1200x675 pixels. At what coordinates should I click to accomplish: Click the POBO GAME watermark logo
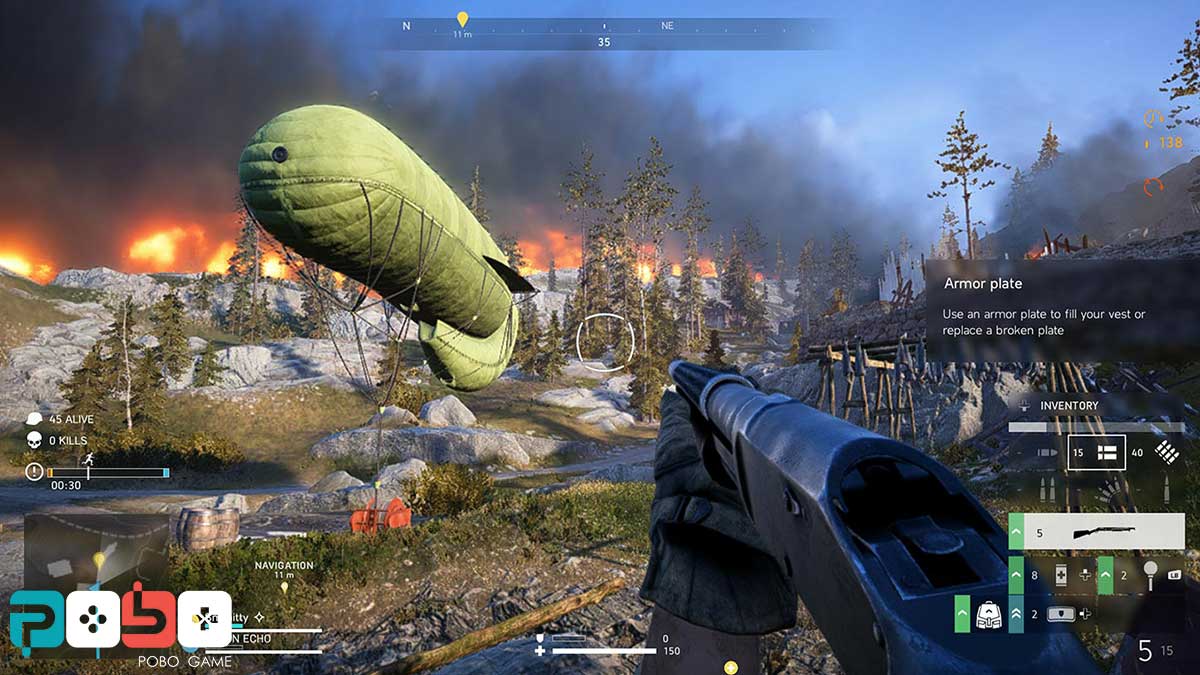pos(120,630)
